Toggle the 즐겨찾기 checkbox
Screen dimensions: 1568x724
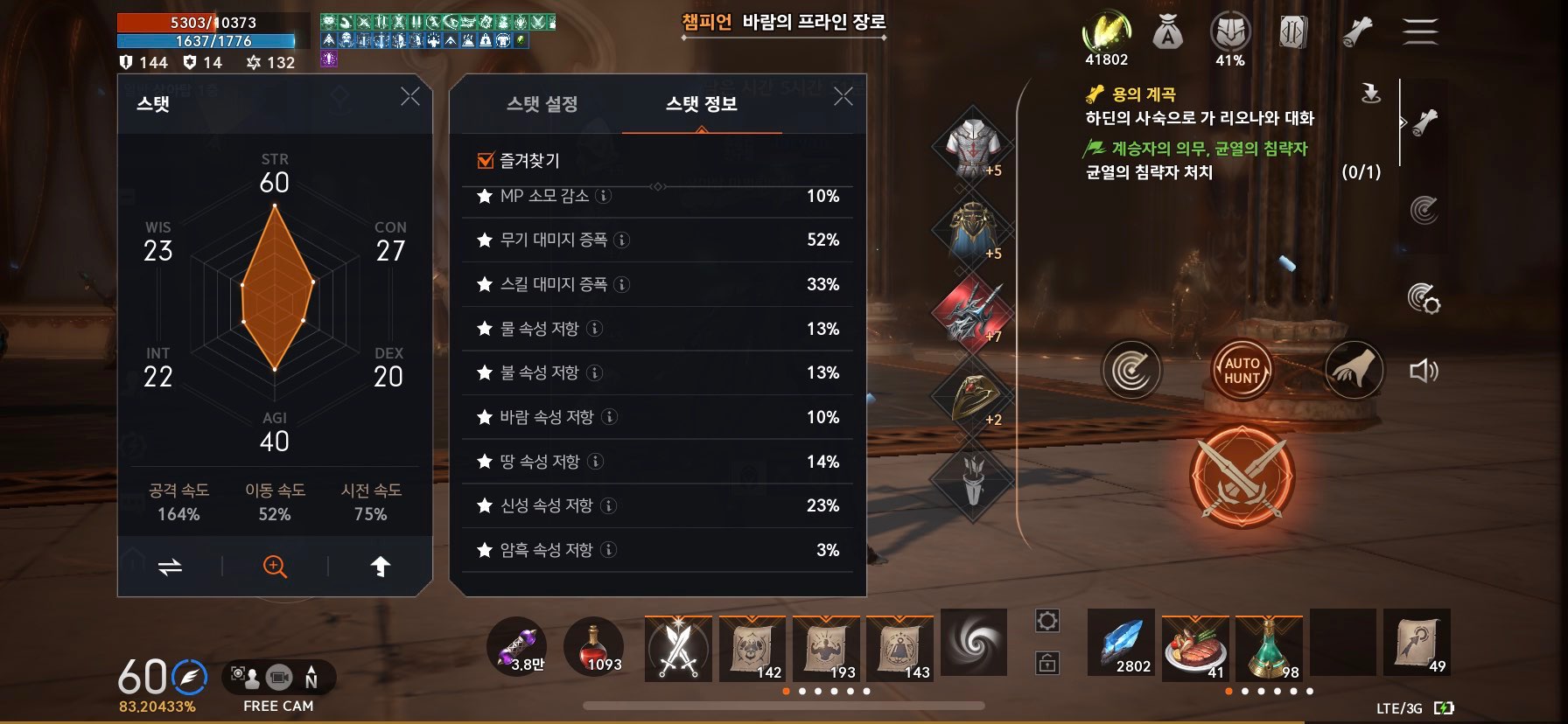click(x=484, y=160)
